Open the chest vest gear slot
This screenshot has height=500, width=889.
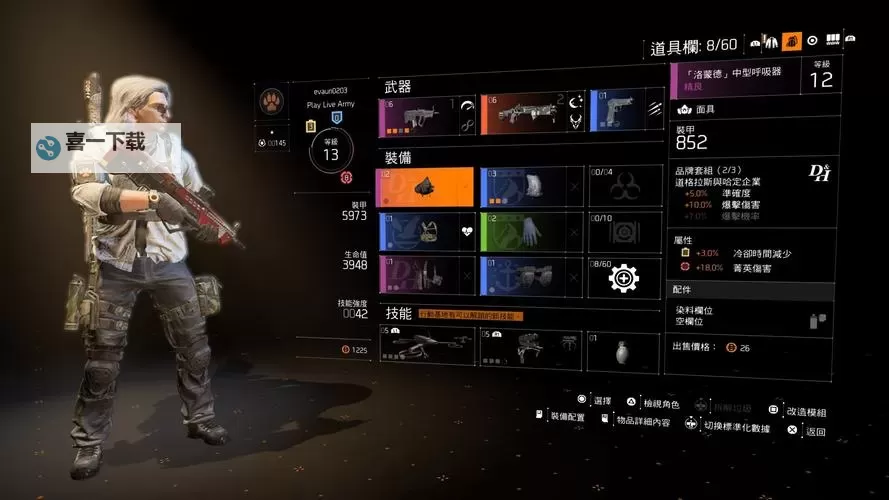424,232
